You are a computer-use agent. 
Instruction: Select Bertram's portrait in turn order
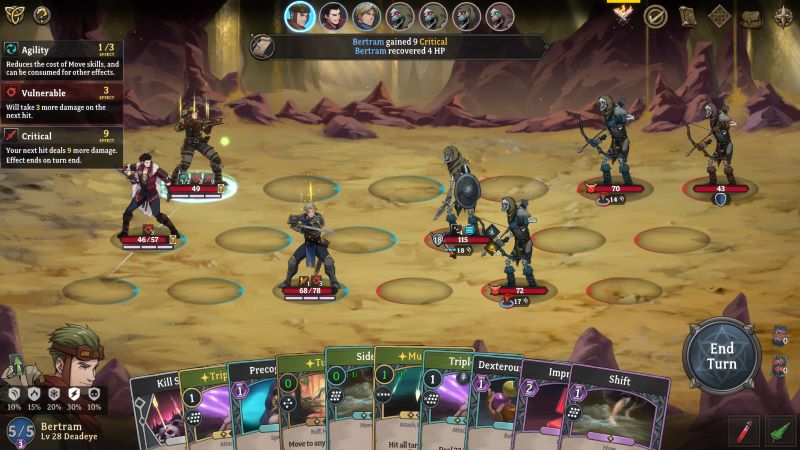(x=299, y=16)
